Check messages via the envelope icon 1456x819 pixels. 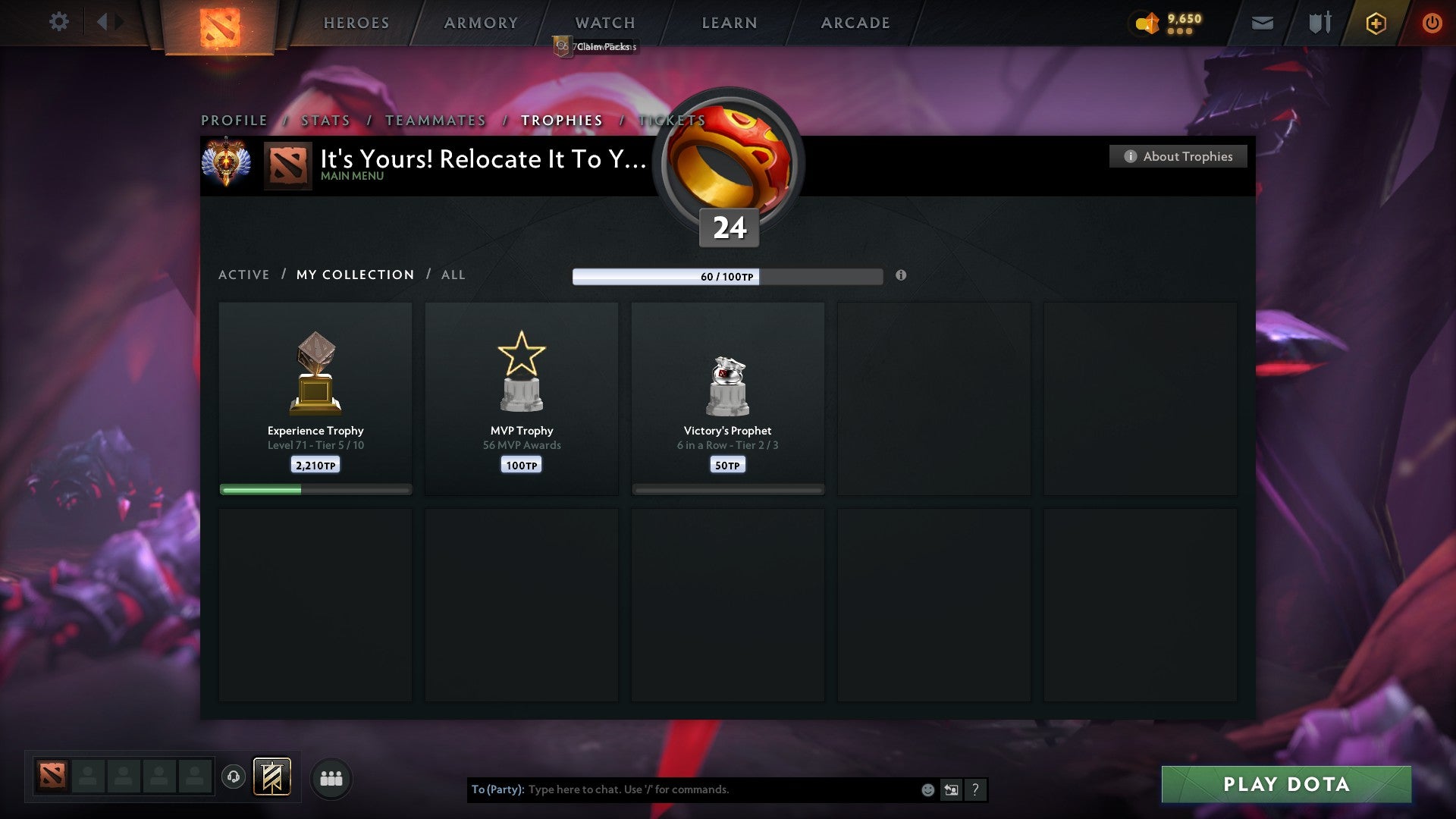pos(1262,23)
